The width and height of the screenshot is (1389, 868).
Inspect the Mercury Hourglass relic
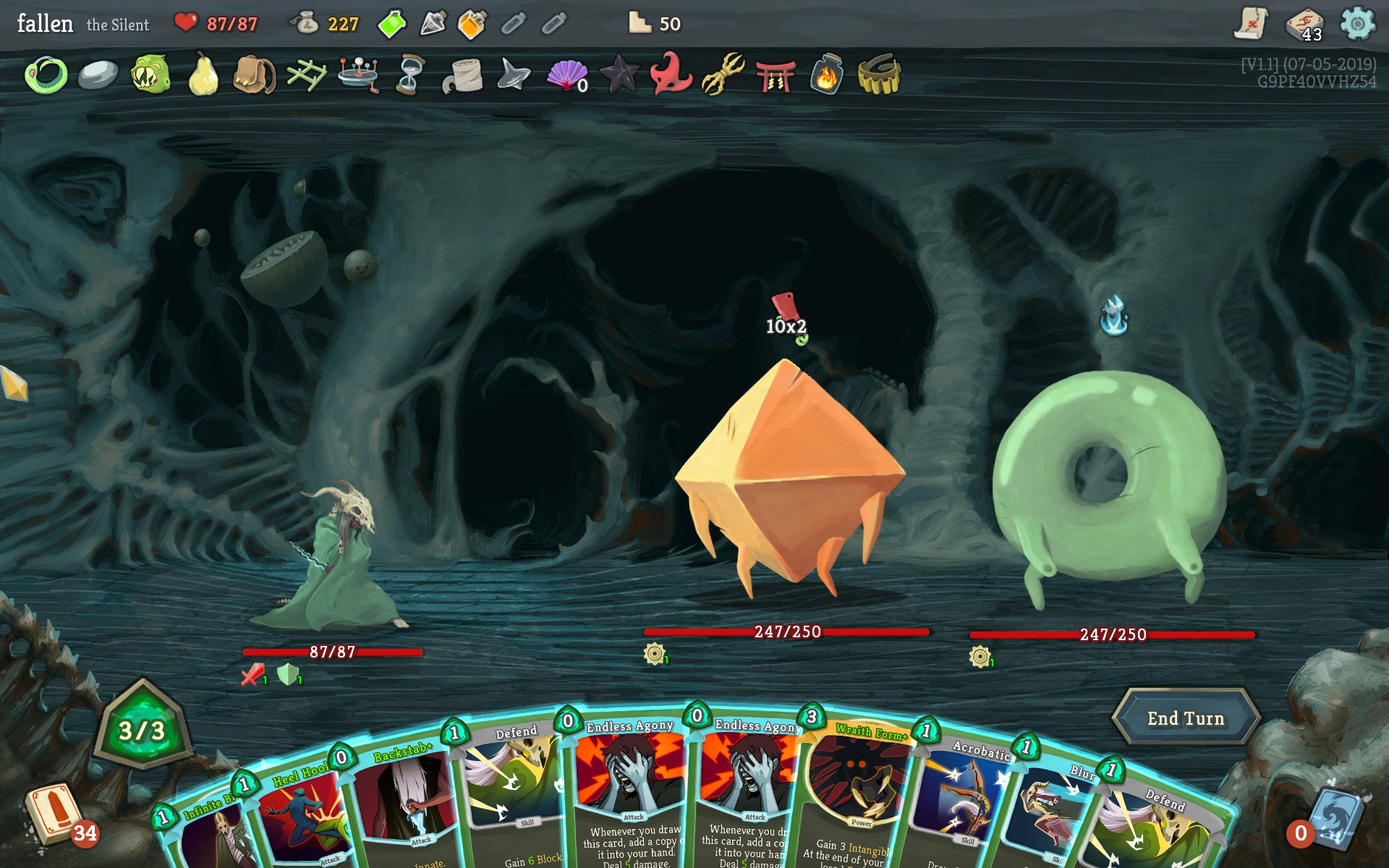409,75
